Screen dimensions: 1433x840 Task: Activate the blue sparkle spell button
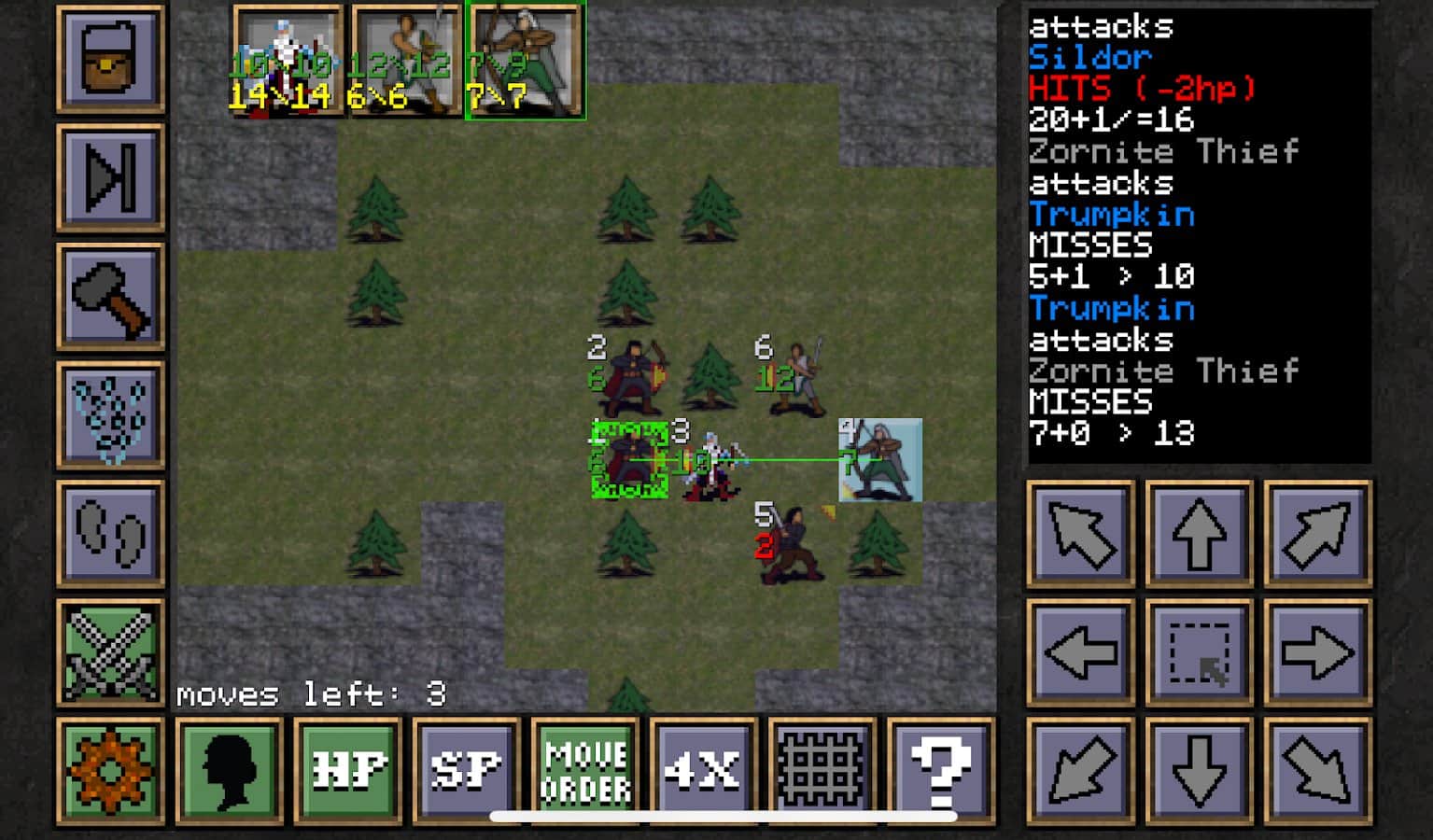coord(110,414)
